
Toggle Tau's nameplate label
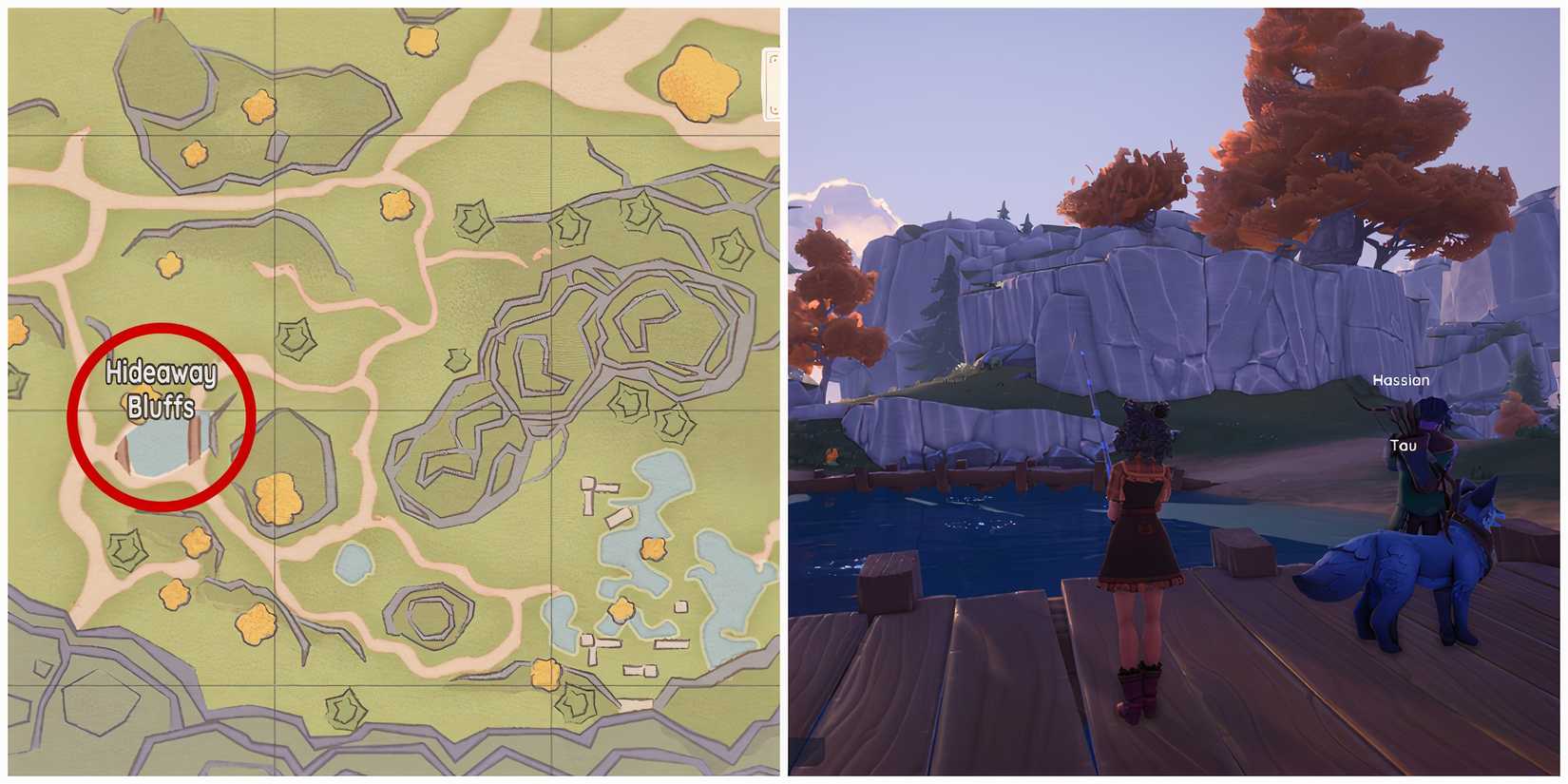click(x=1405, y=445)
